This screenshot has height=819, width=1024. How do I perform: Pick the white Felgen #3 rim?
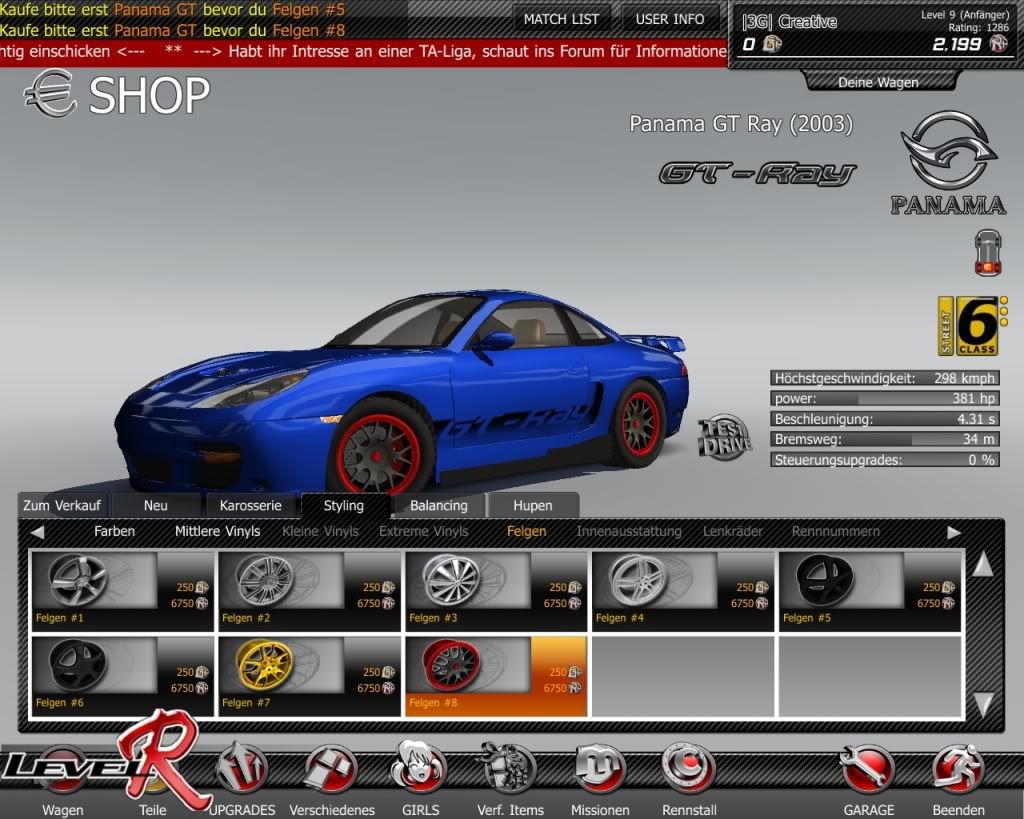496,590
